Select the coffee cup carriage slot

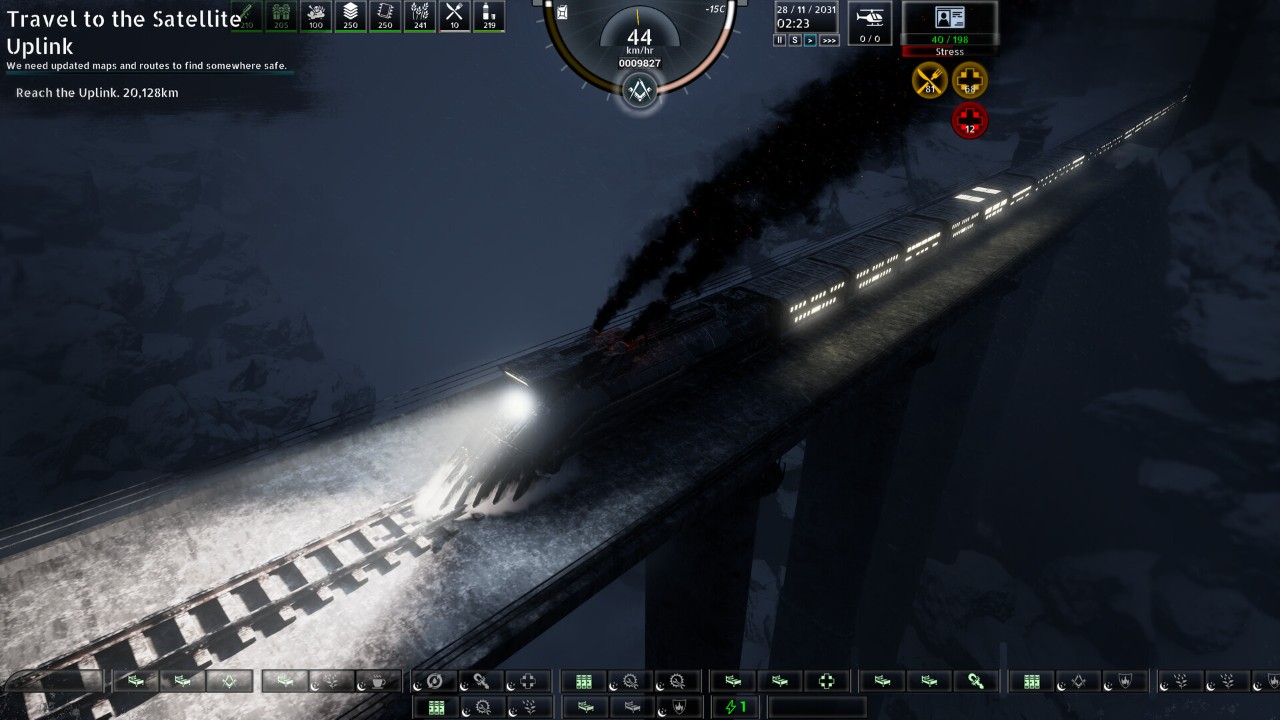click(x=378, y=681)
